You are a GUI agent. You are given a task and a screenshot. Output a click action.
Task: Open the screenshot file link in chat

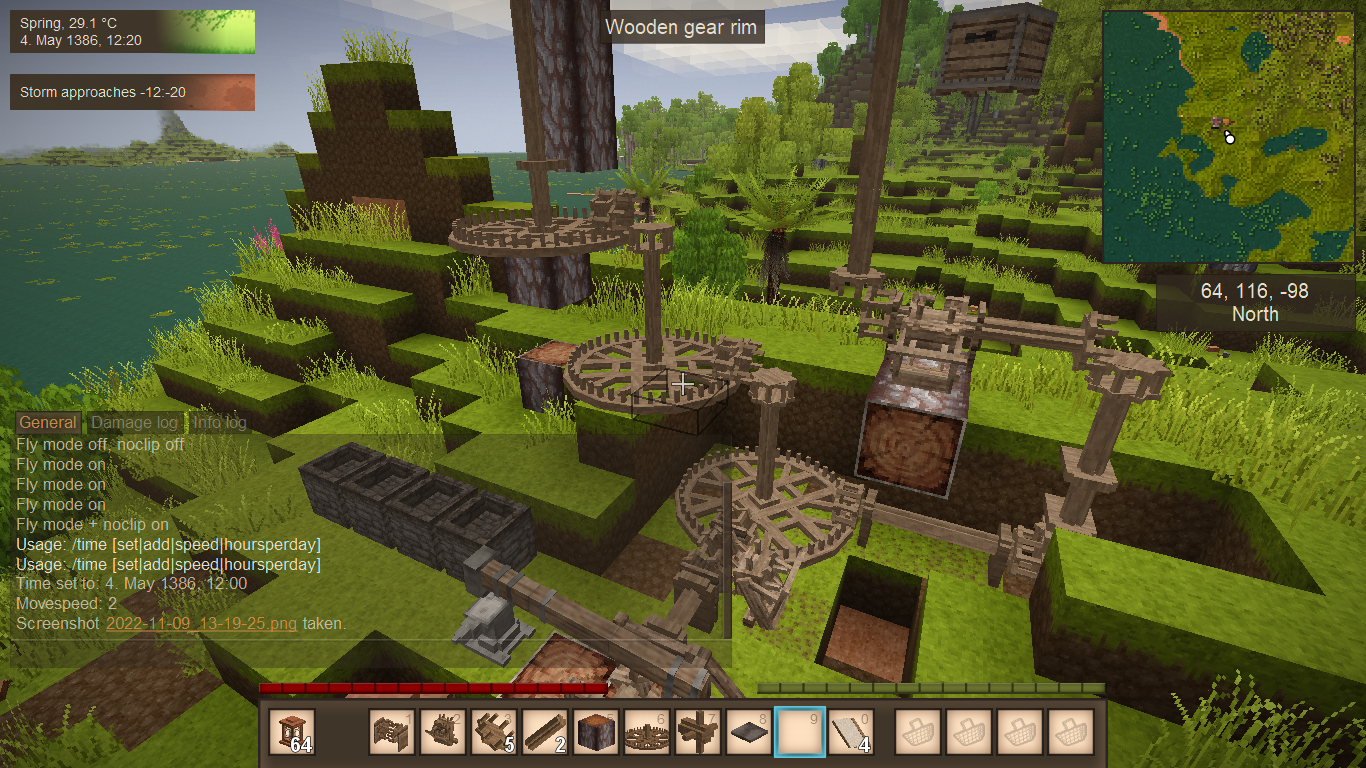coord(201,623)
